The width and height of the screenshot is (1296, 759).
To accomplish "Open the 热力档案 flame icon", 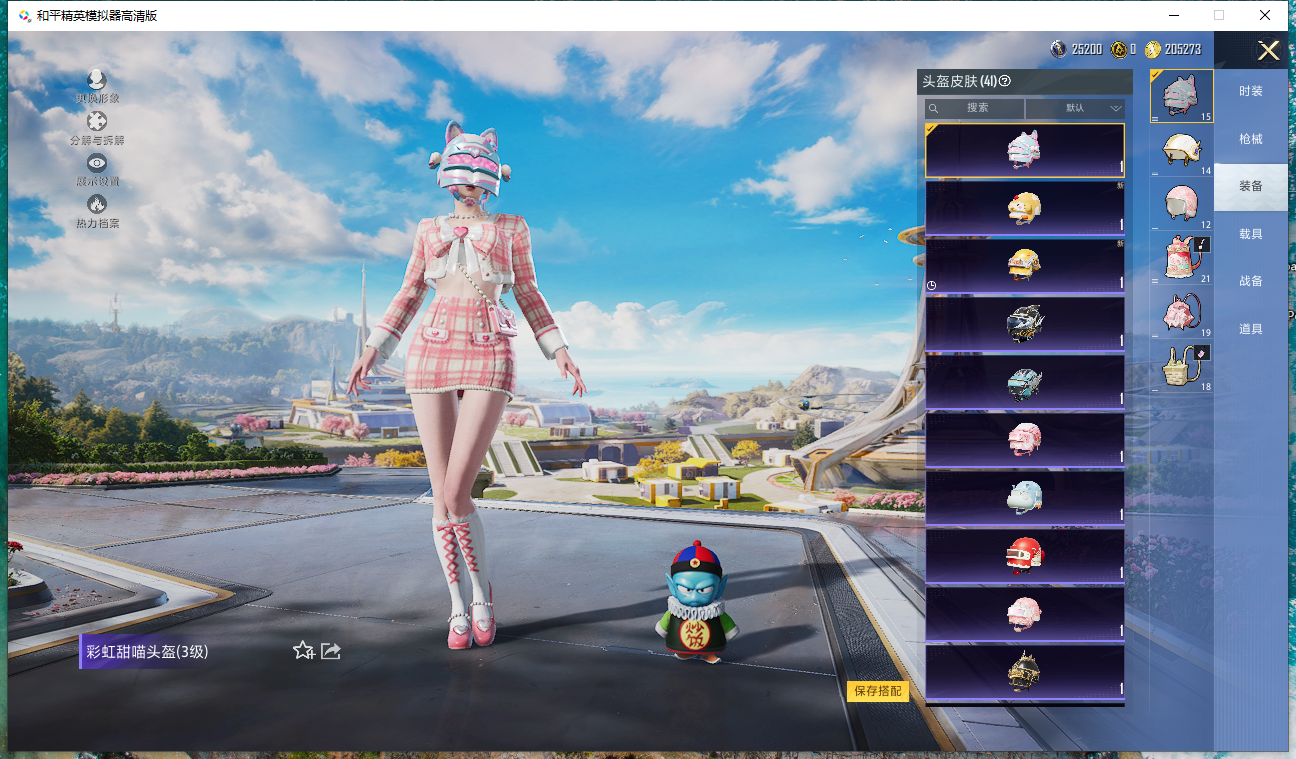I will point(97,206).
